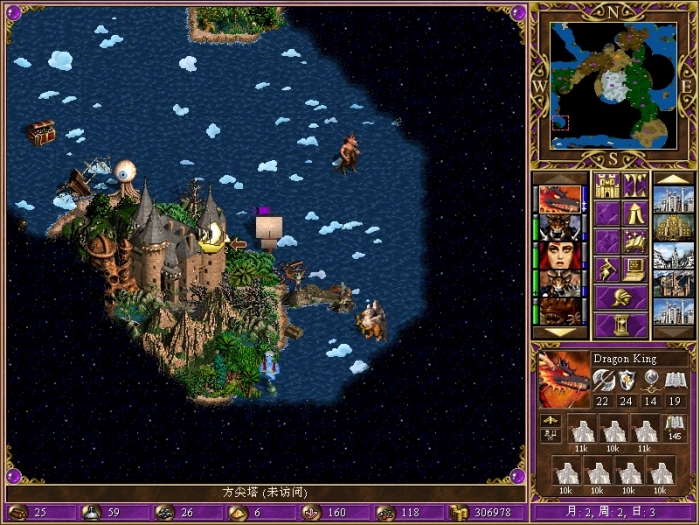700x525 pixels.
Task: Open system options computer button
Action: point(634,269)
